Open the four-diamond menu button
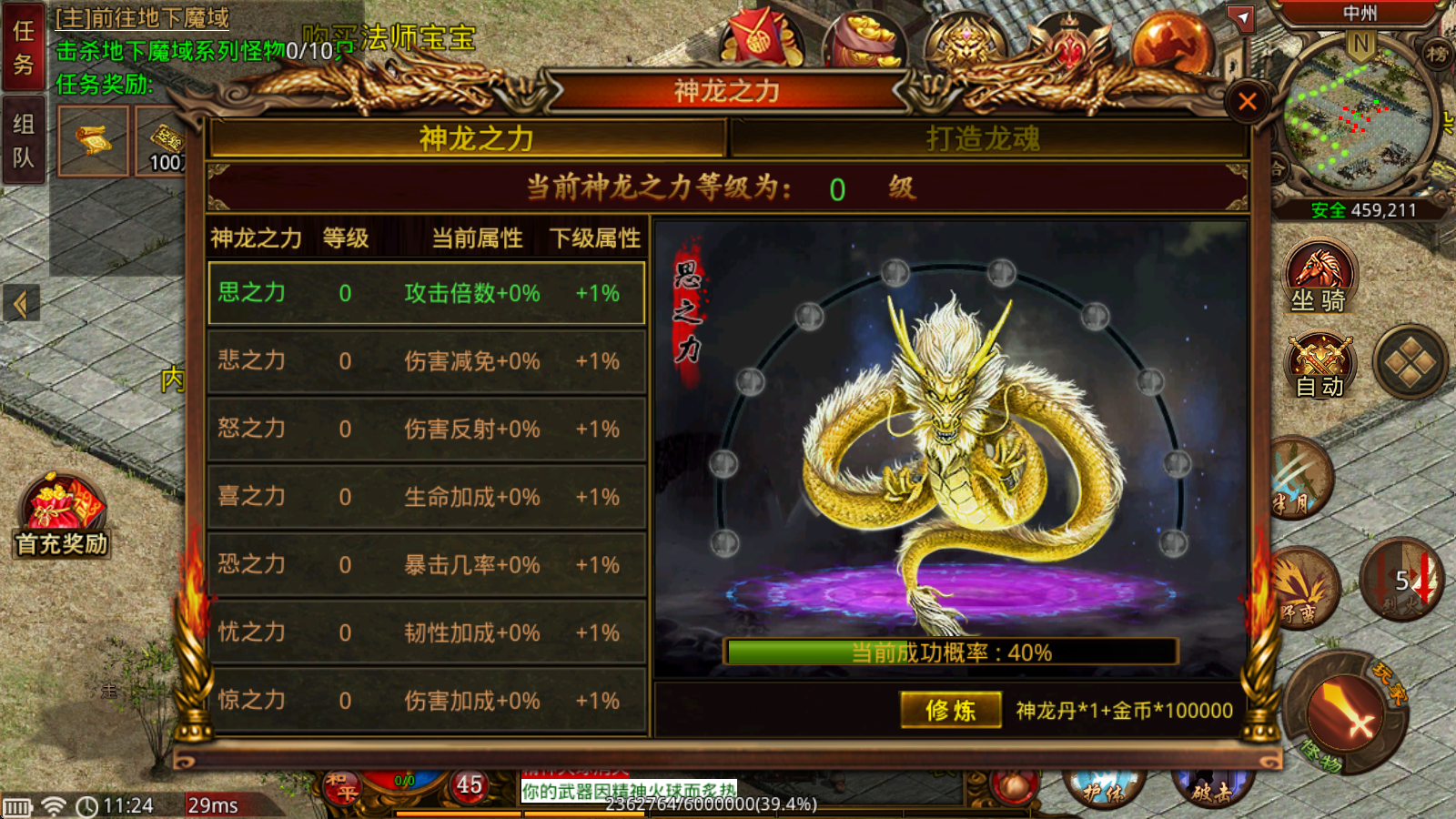Viewport: 1456px width, 819px height. click(1410, 362)
